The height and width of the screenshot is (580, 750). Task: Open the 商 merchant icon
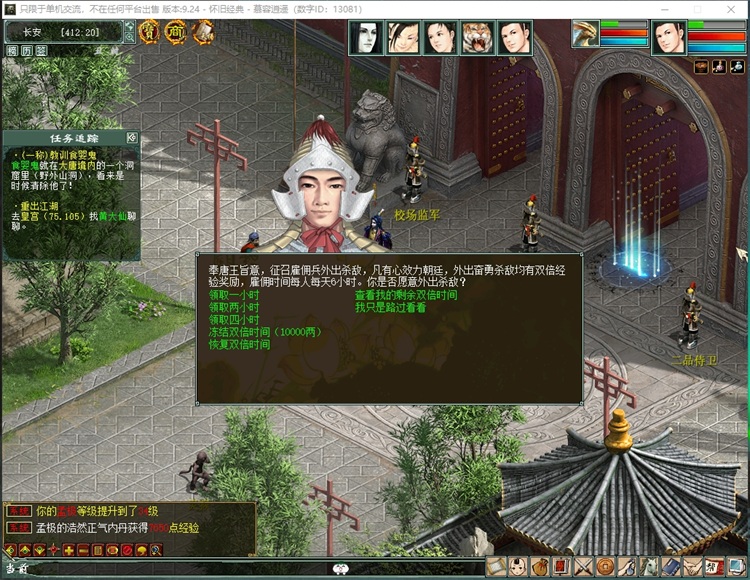click(x=175, y=32)
